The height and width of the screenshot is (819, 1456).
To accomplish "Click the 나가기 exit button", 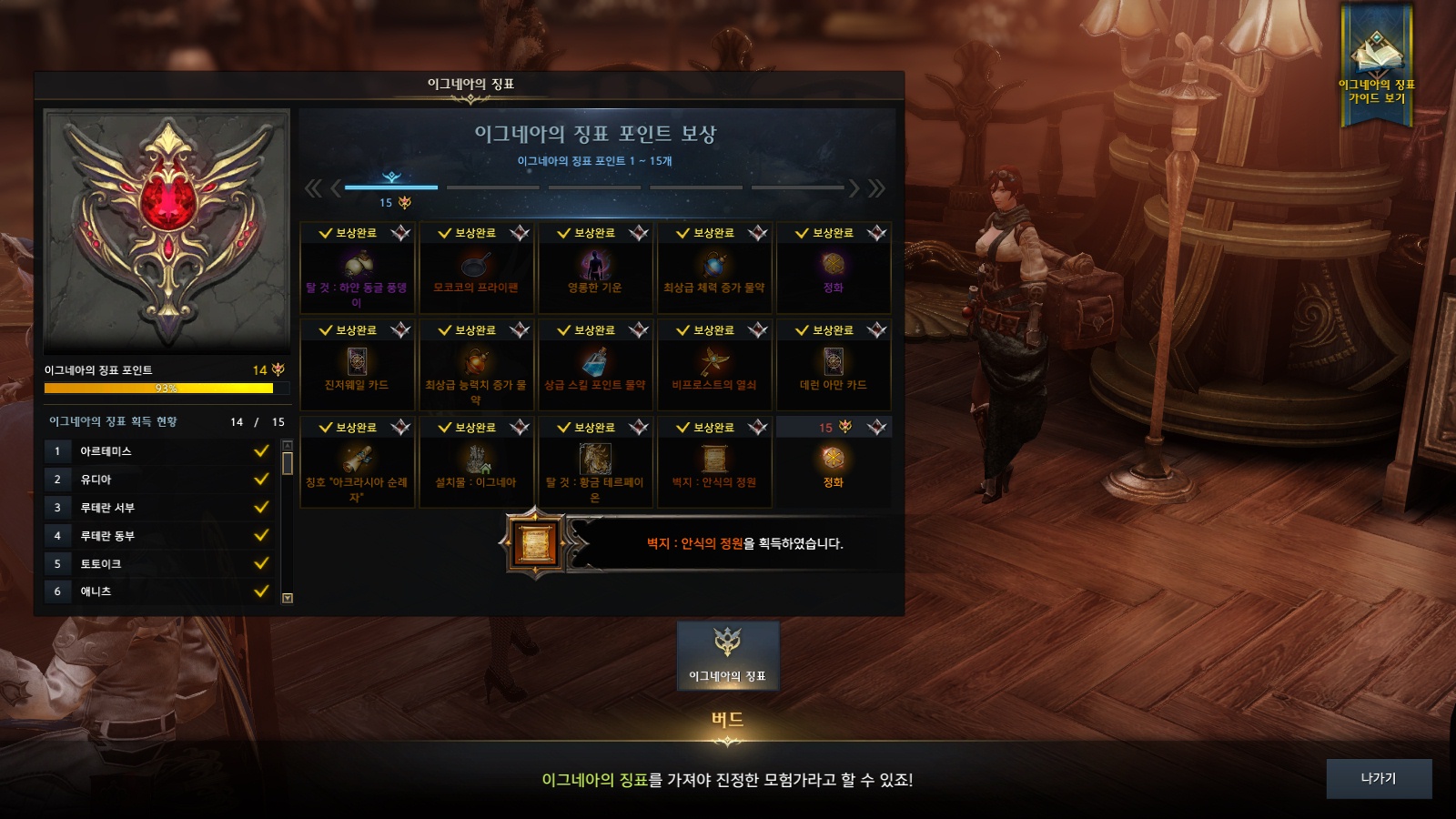I will point(1378,779).
